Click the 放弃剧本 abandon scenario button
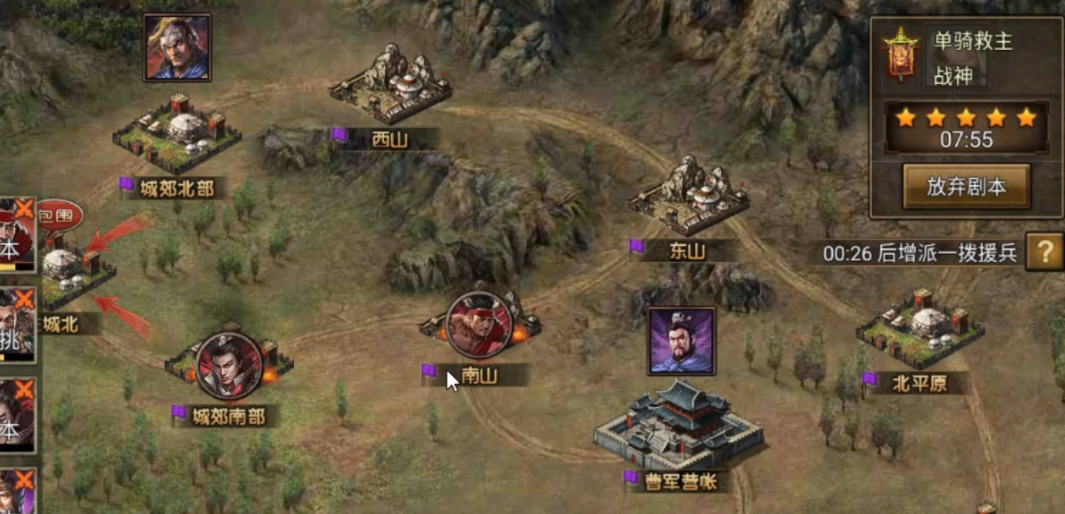 (x=965, y=187)
